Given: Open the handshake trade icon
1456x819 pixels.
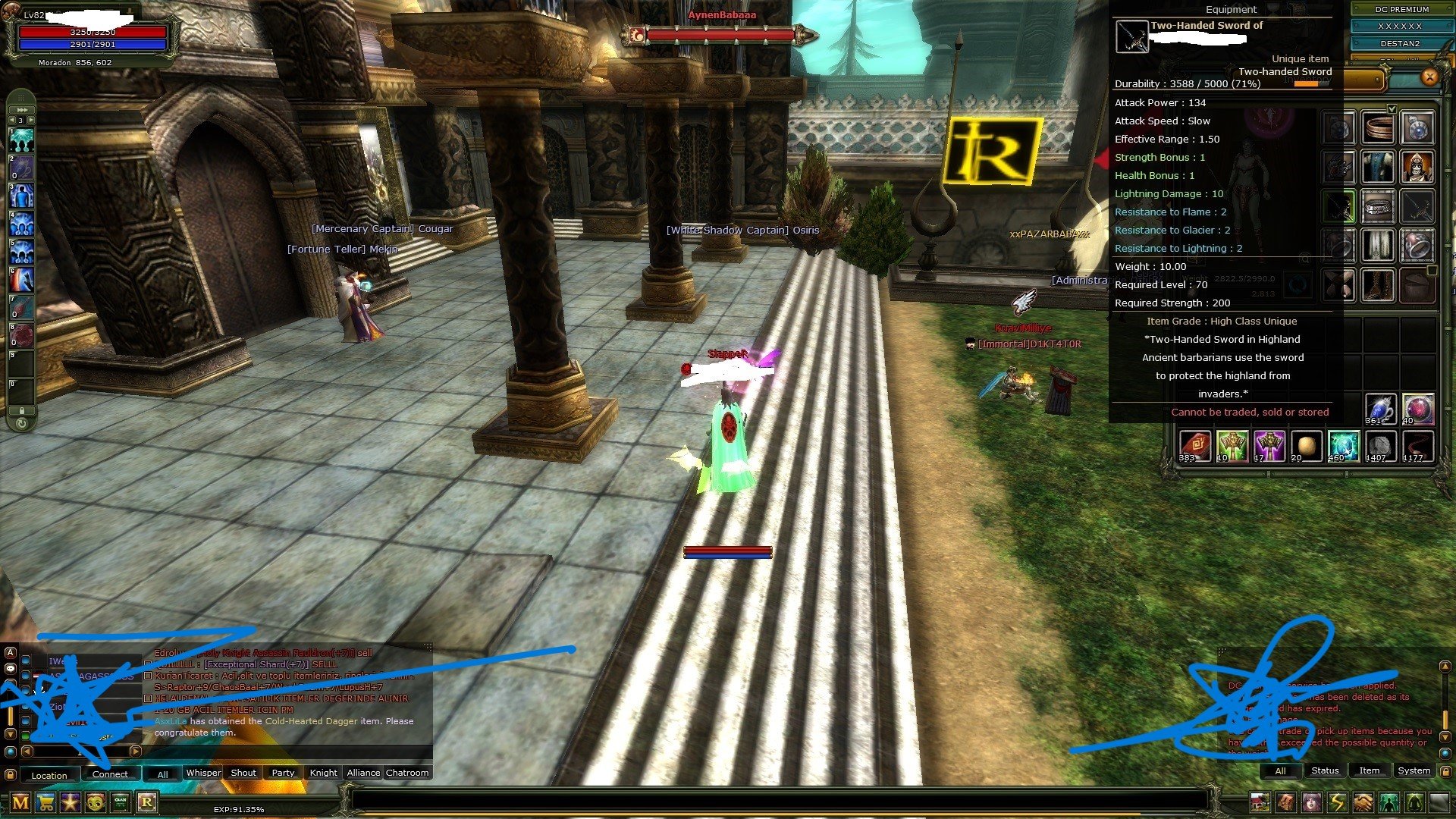Looking at the screenshot, I should point(1363,802).
